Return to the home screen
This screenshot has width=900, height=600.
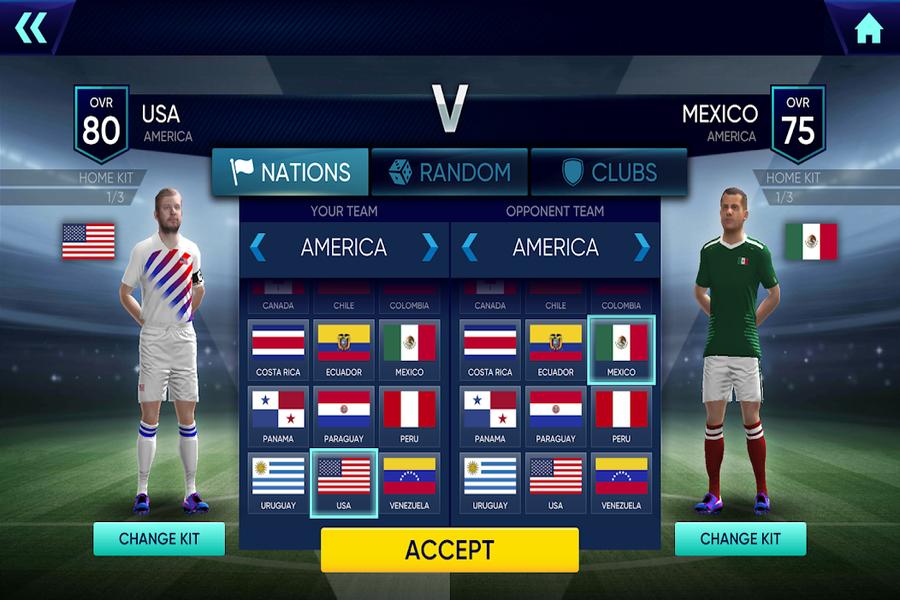pyautogui.click(x=868, y=29)
